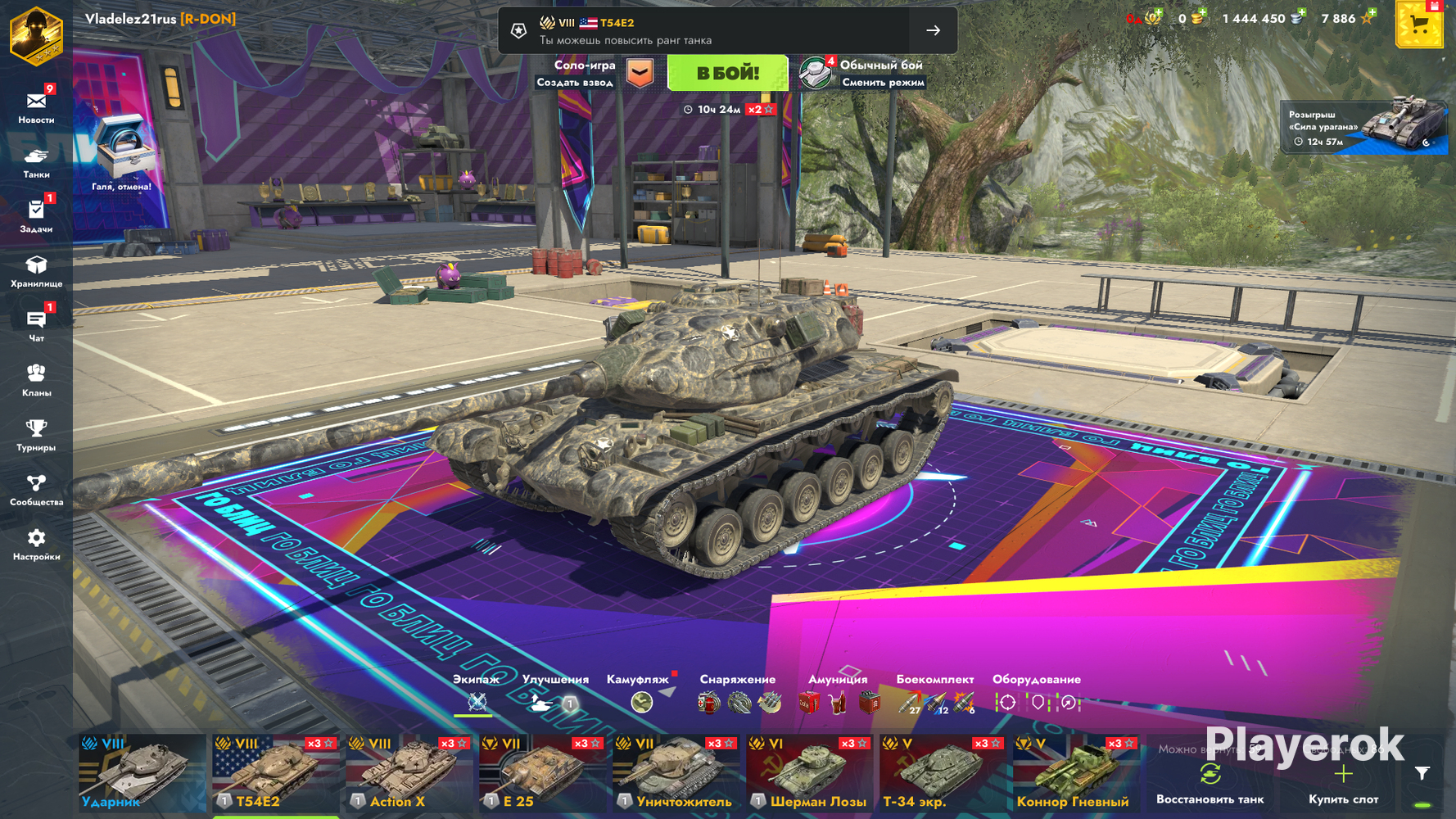This screenshot has height=819, width=1456.
Task: Open the Чат chat panel
Action: [36, 325]
